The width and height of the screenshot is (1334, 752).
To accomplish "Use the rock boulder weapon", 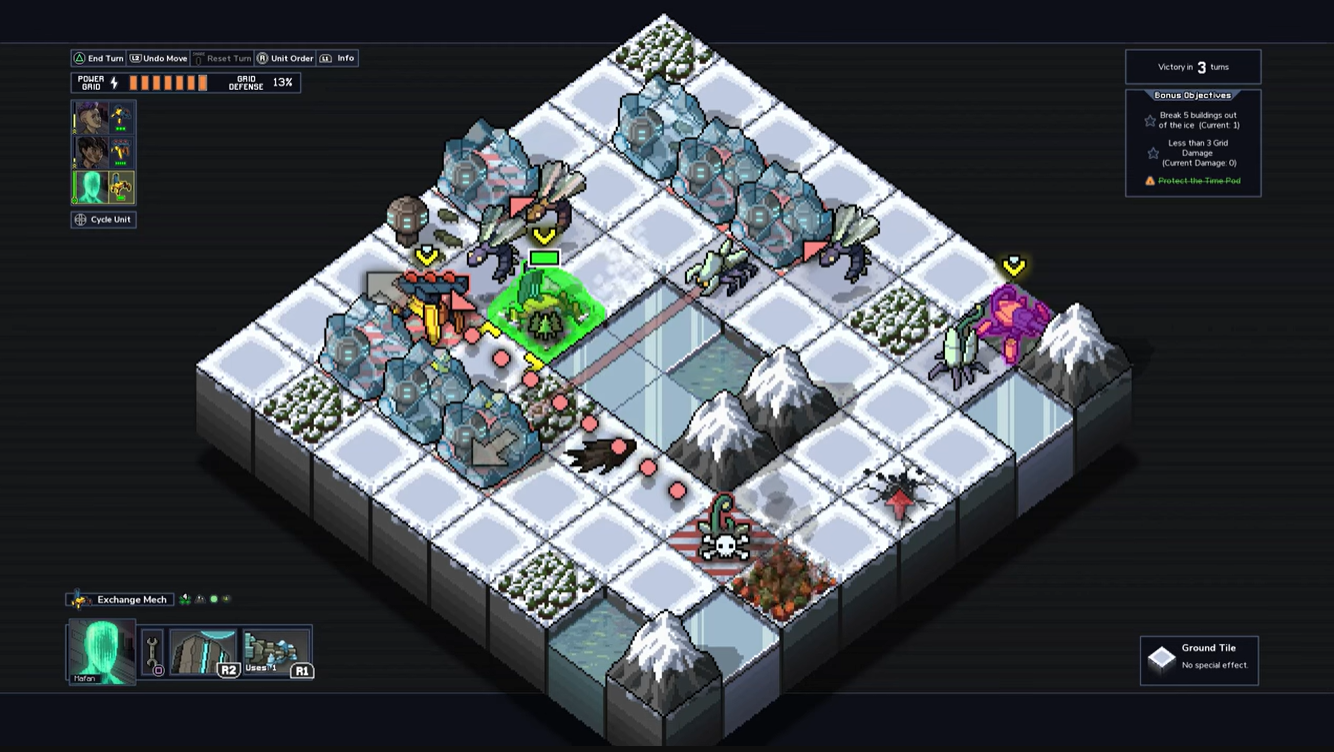I will (204, 652).
